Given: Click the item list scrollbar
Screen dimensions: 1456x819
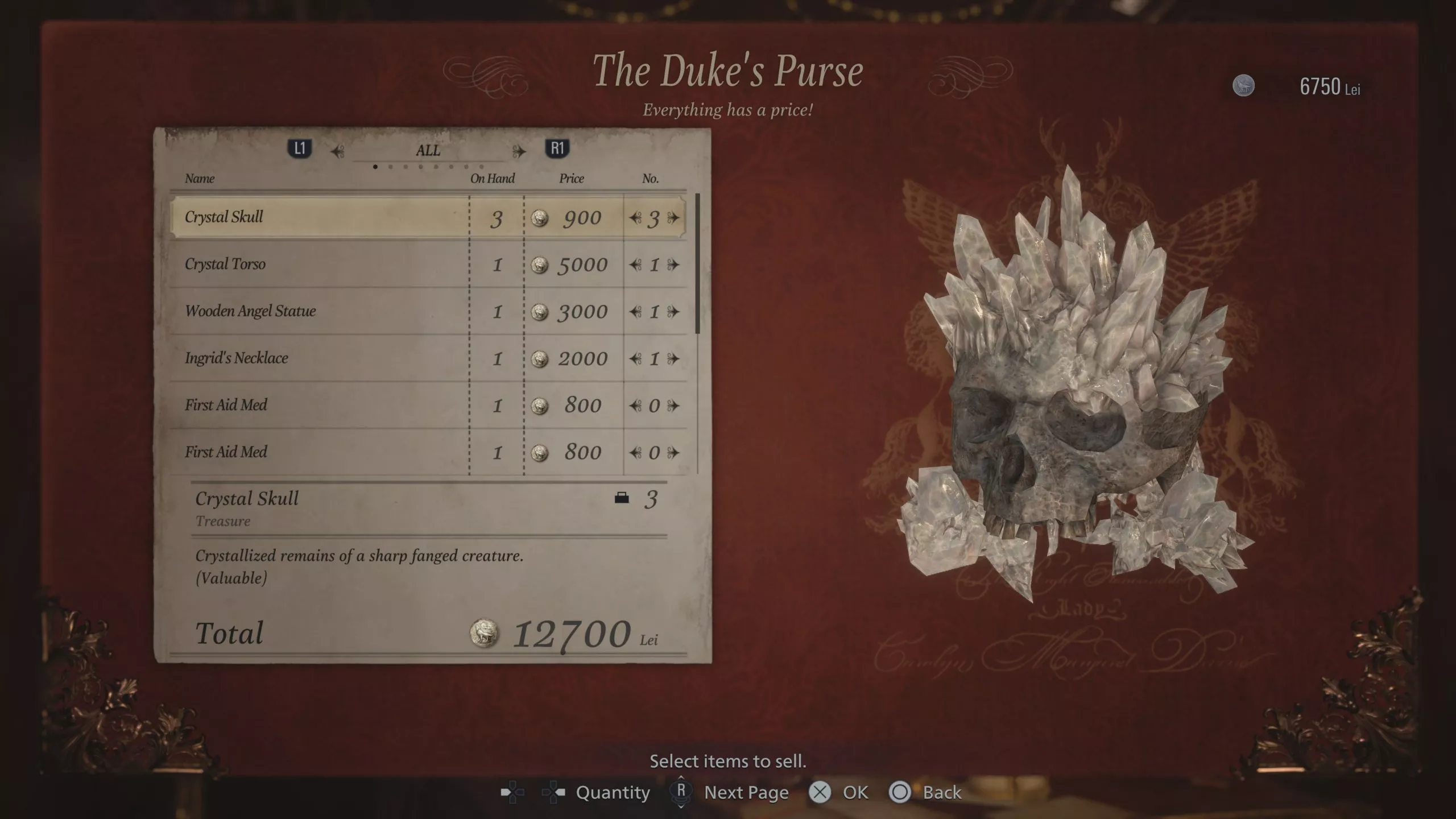Looking at the screenshot, I should (x=697, y=264).
